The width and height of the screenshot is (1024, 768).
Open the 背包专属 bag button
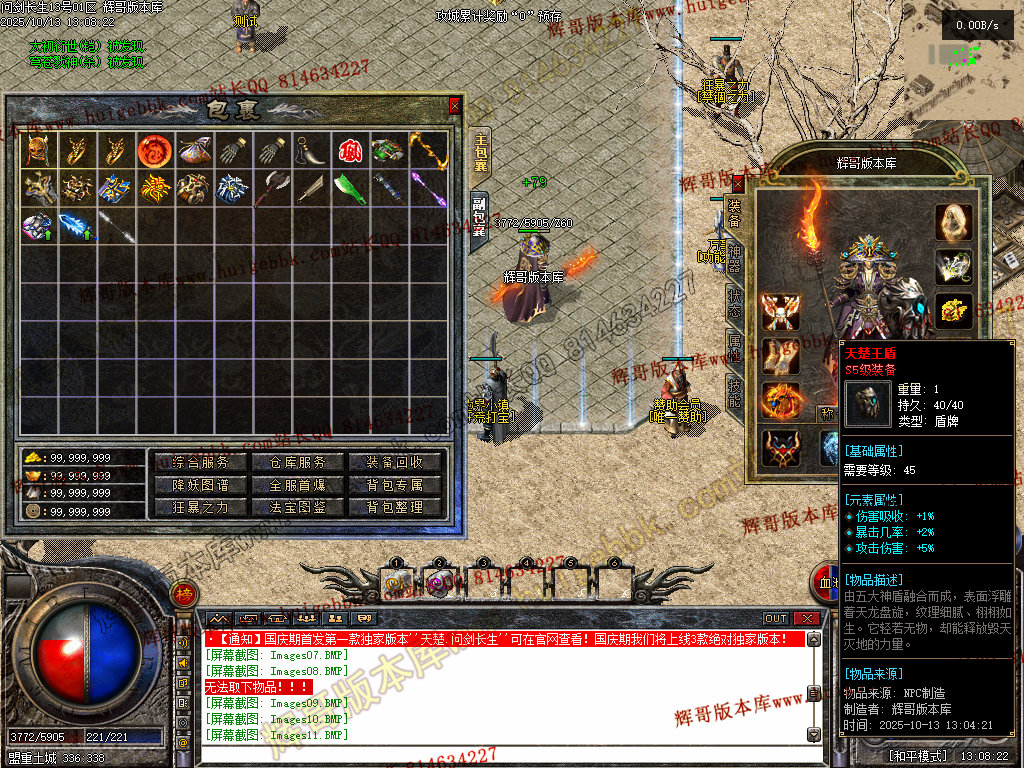(394, 485)
